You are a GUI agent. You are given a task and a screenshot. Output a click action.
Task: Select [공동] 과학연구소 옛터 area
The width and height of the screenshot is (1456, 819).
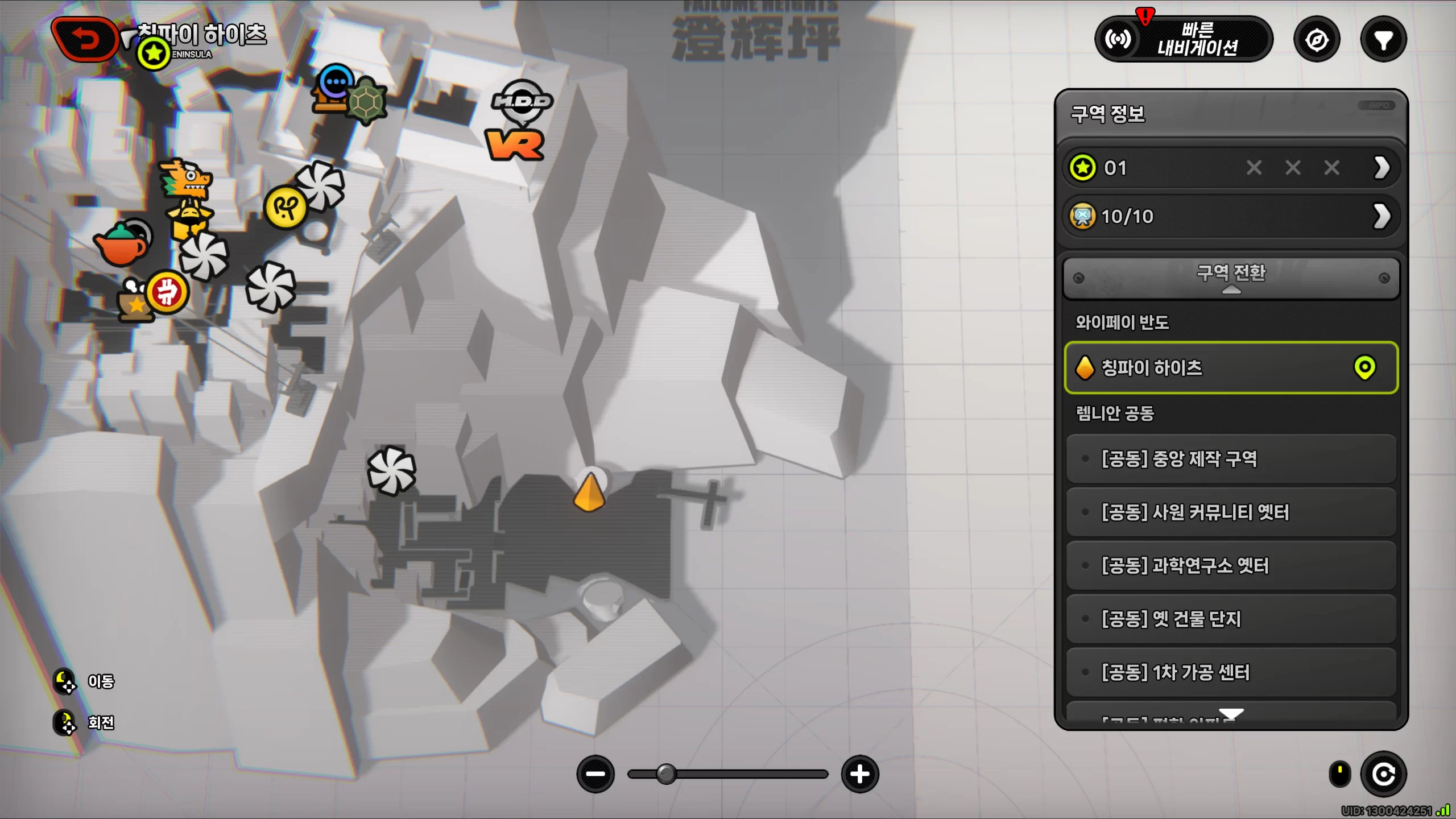pos(1231,566)
